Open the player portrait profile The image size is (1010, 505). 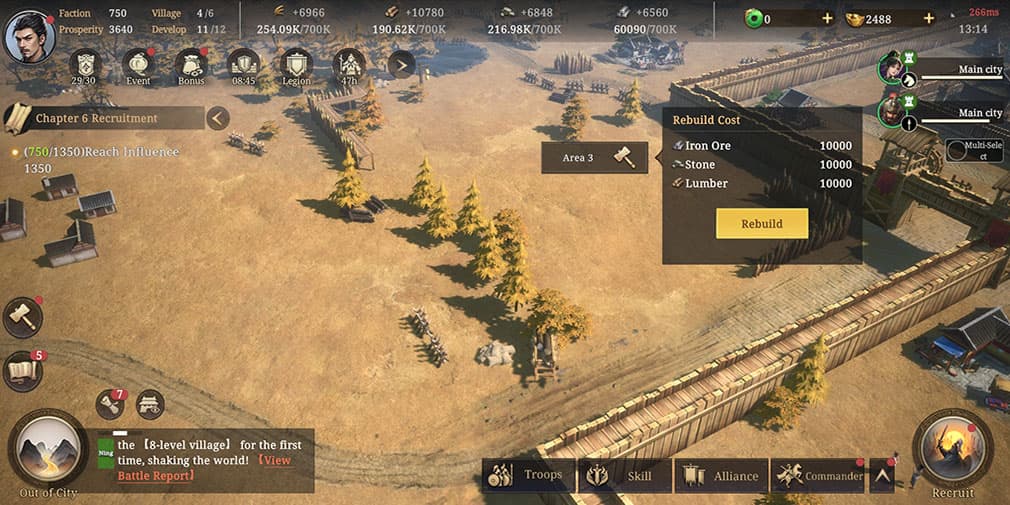point(30,35)
